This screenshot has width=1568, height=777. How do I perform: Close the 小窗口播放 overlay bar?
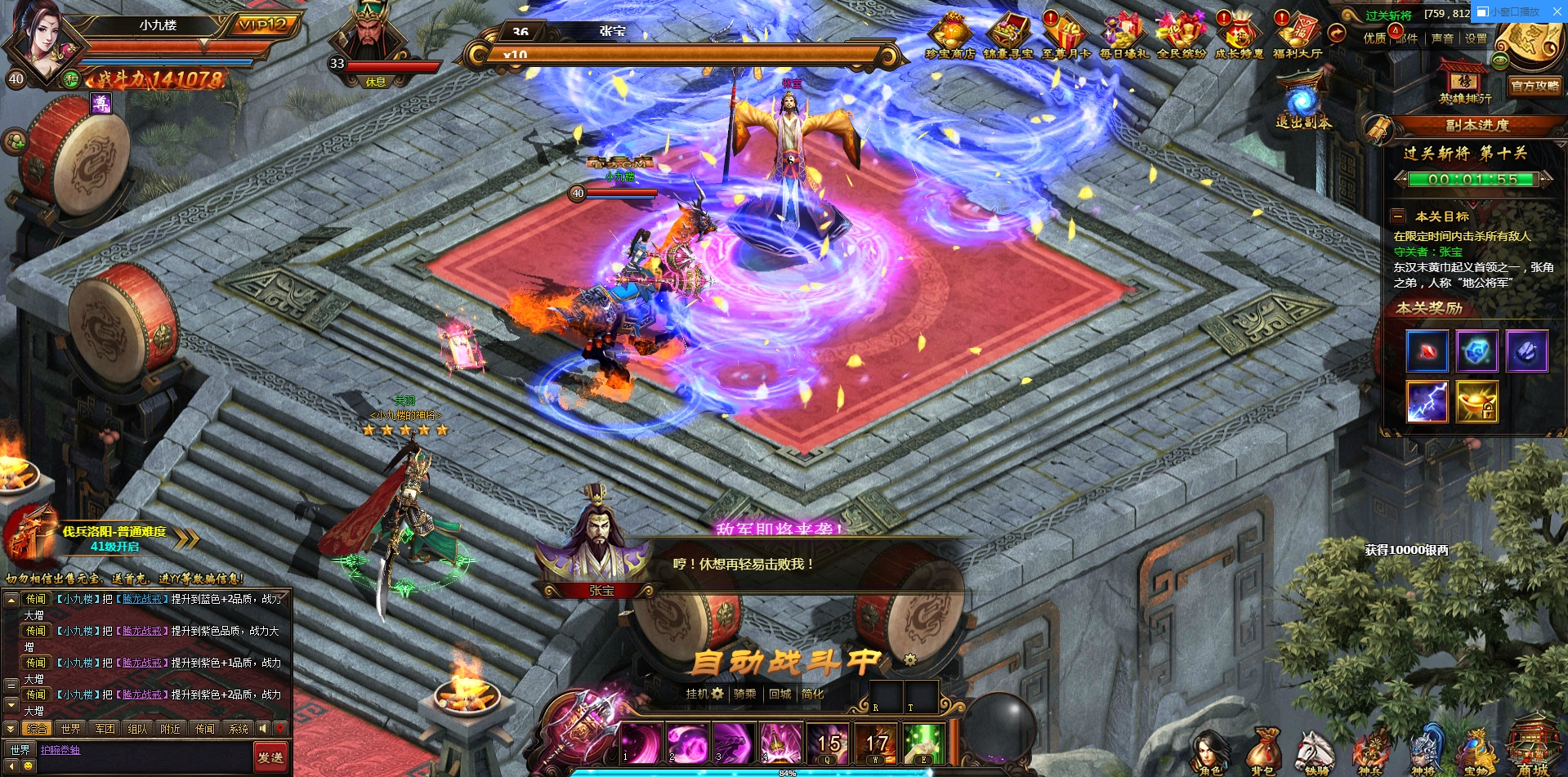click(1557, 11)
